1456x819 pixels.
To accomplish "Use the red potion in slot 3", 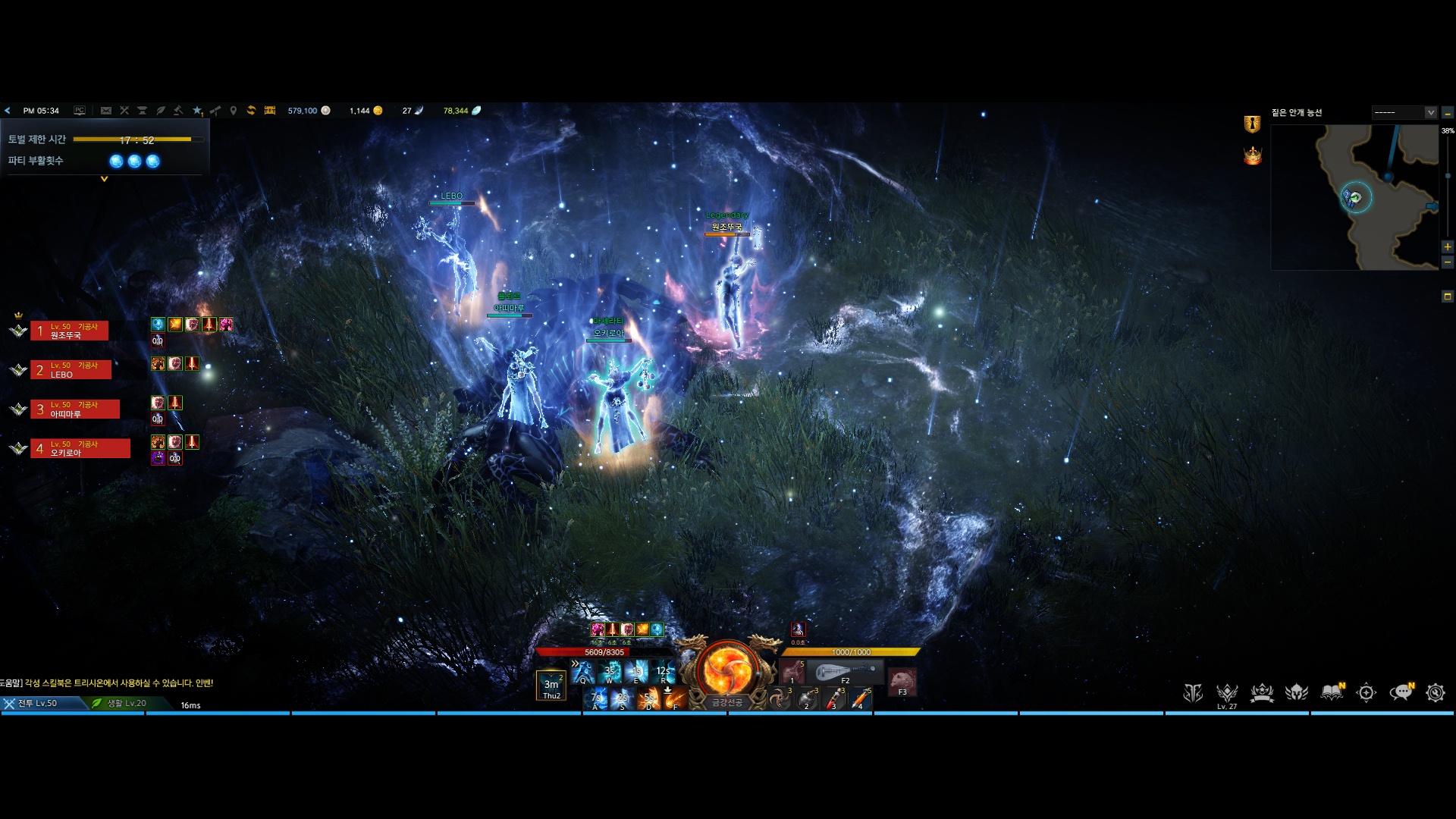I will [833, 698].
